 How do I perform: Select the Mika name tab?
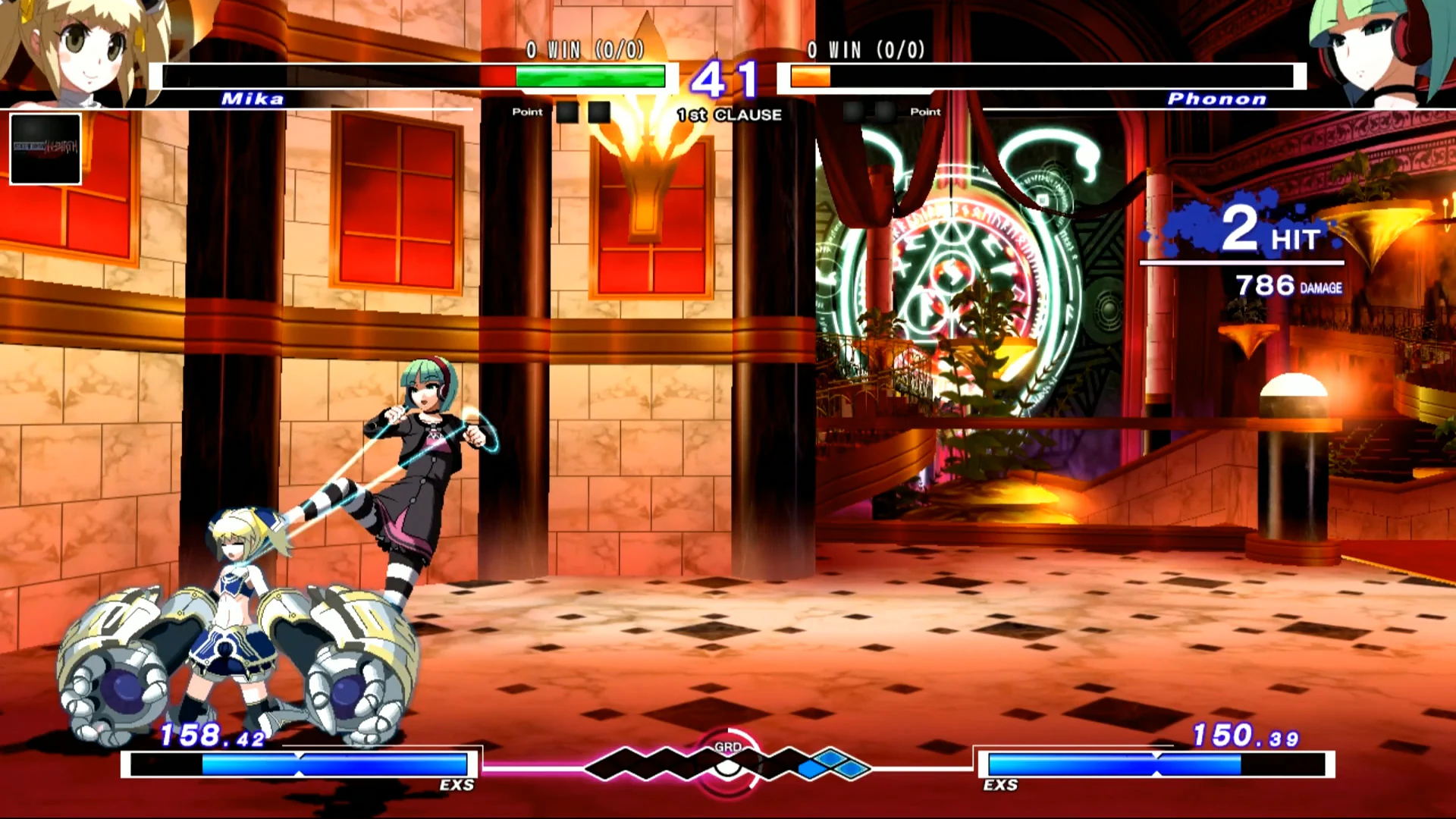[253, 99]
